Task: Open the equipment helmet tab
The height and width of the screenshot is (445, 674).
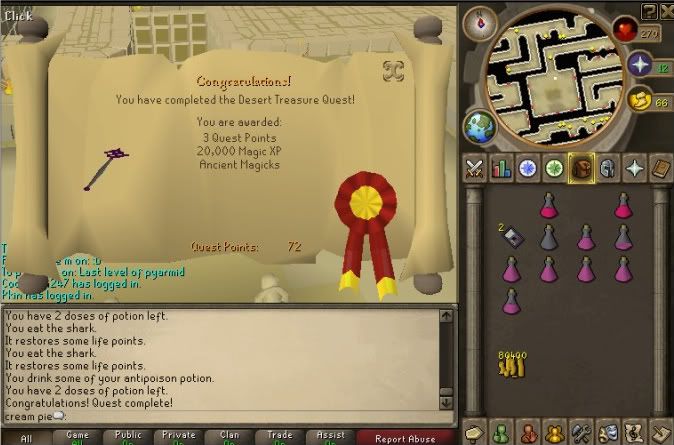Action: (607, 168)
